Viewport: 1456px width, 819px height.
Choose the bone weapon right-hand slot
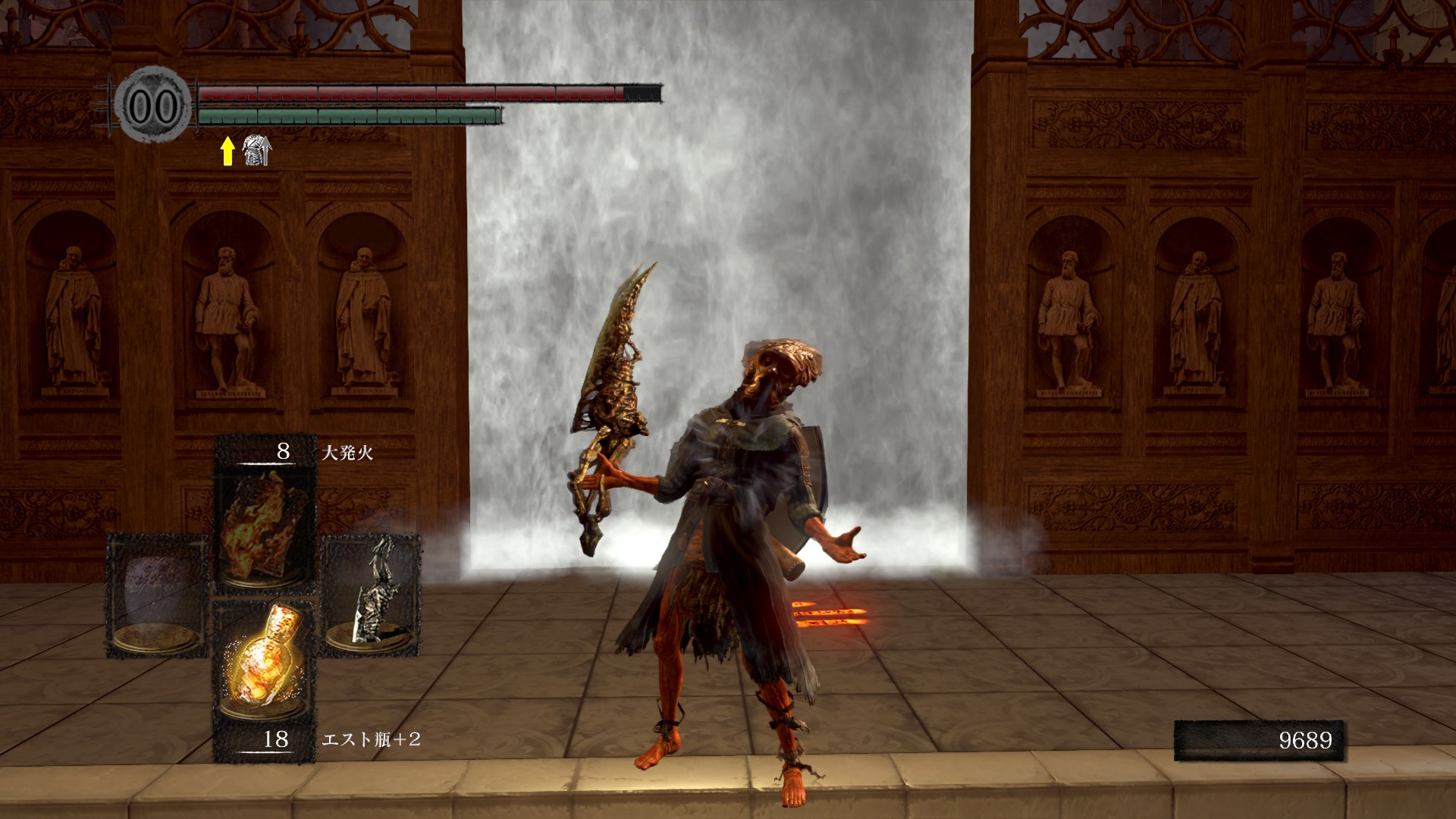(371, 595)
